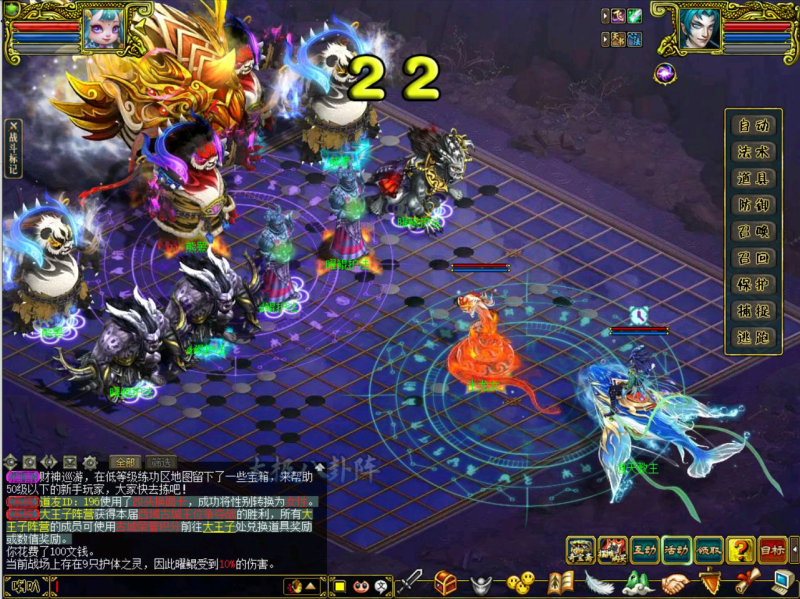Click the 逃跑 flee command
The height and width of the screenshot is (599, 800).
point(753,337)
